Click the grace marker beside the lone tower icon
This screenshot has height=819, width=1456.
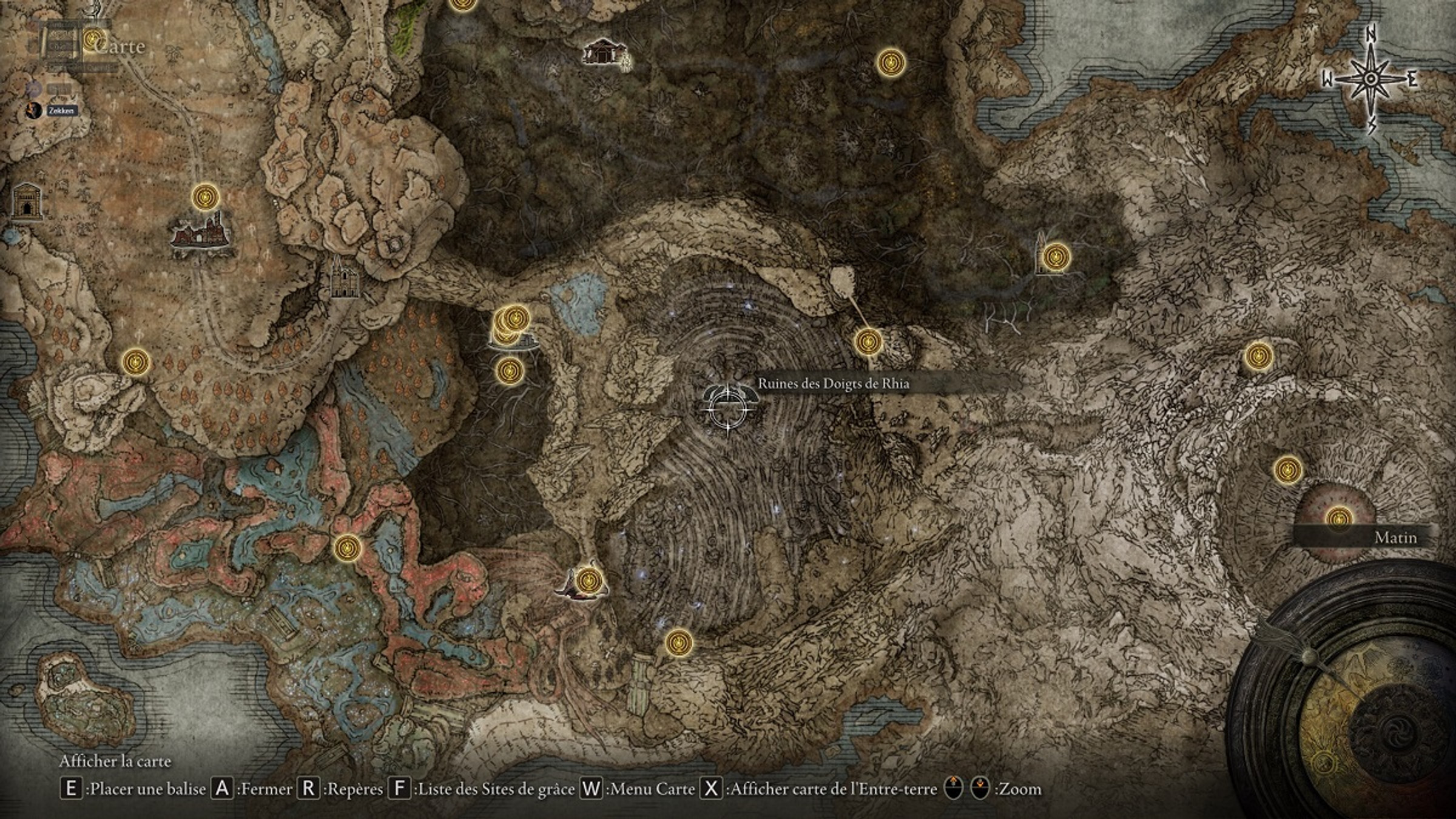1055,257
